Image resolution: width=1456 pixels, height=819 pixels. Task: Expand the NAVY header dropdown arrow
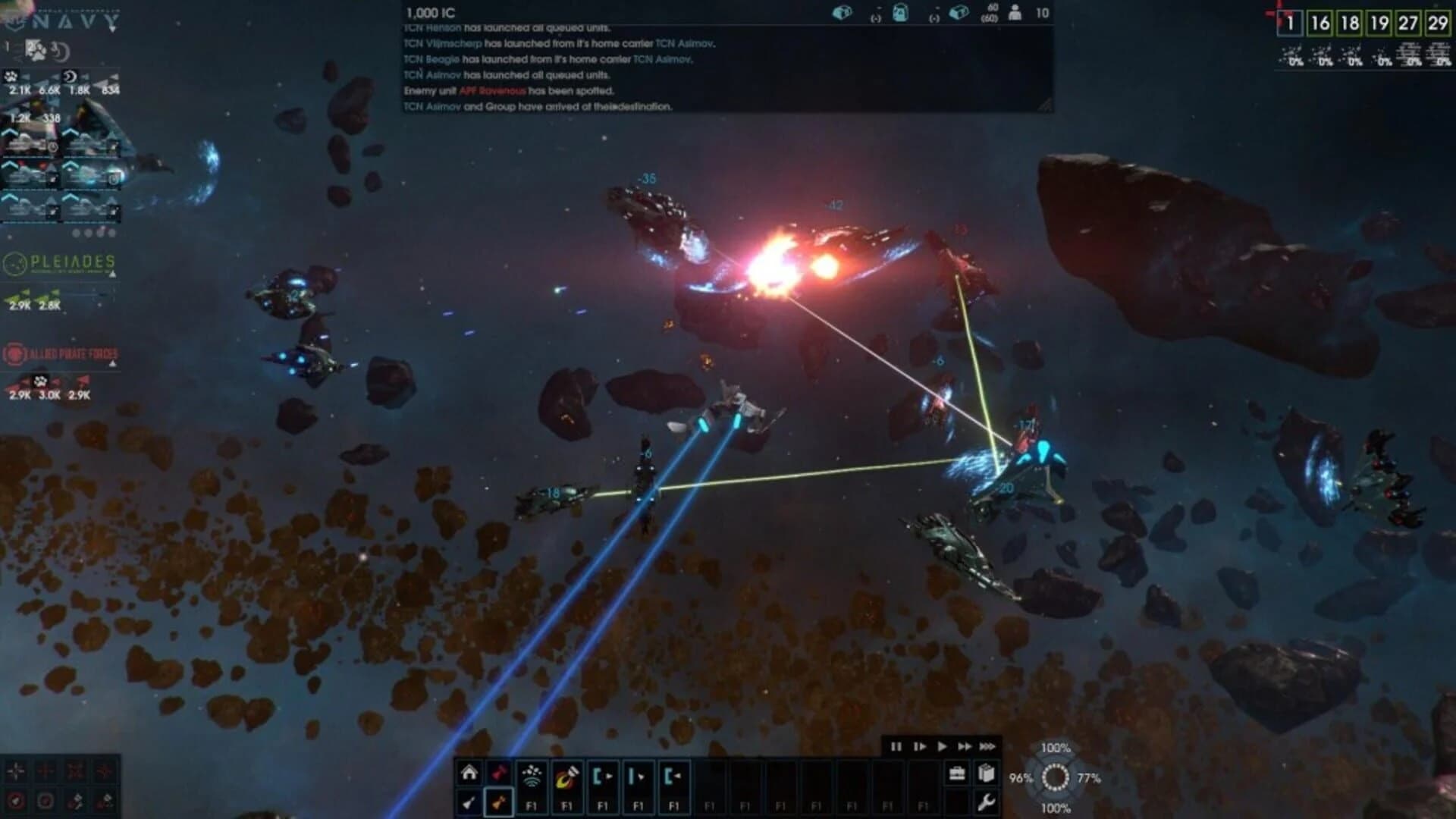pos(112,28)
